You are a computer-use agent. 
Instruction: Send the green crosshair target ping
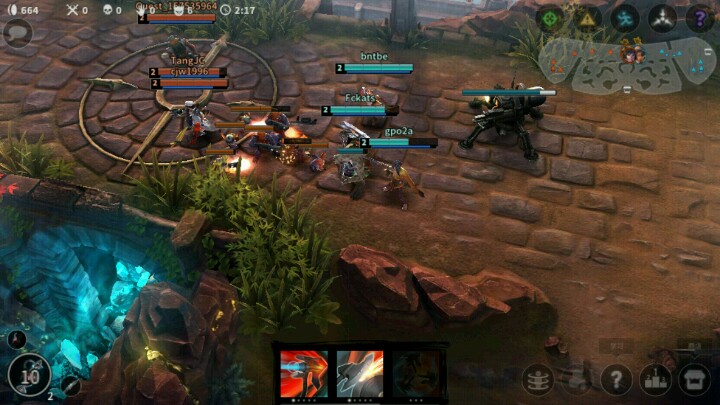(x=549, y=17)
